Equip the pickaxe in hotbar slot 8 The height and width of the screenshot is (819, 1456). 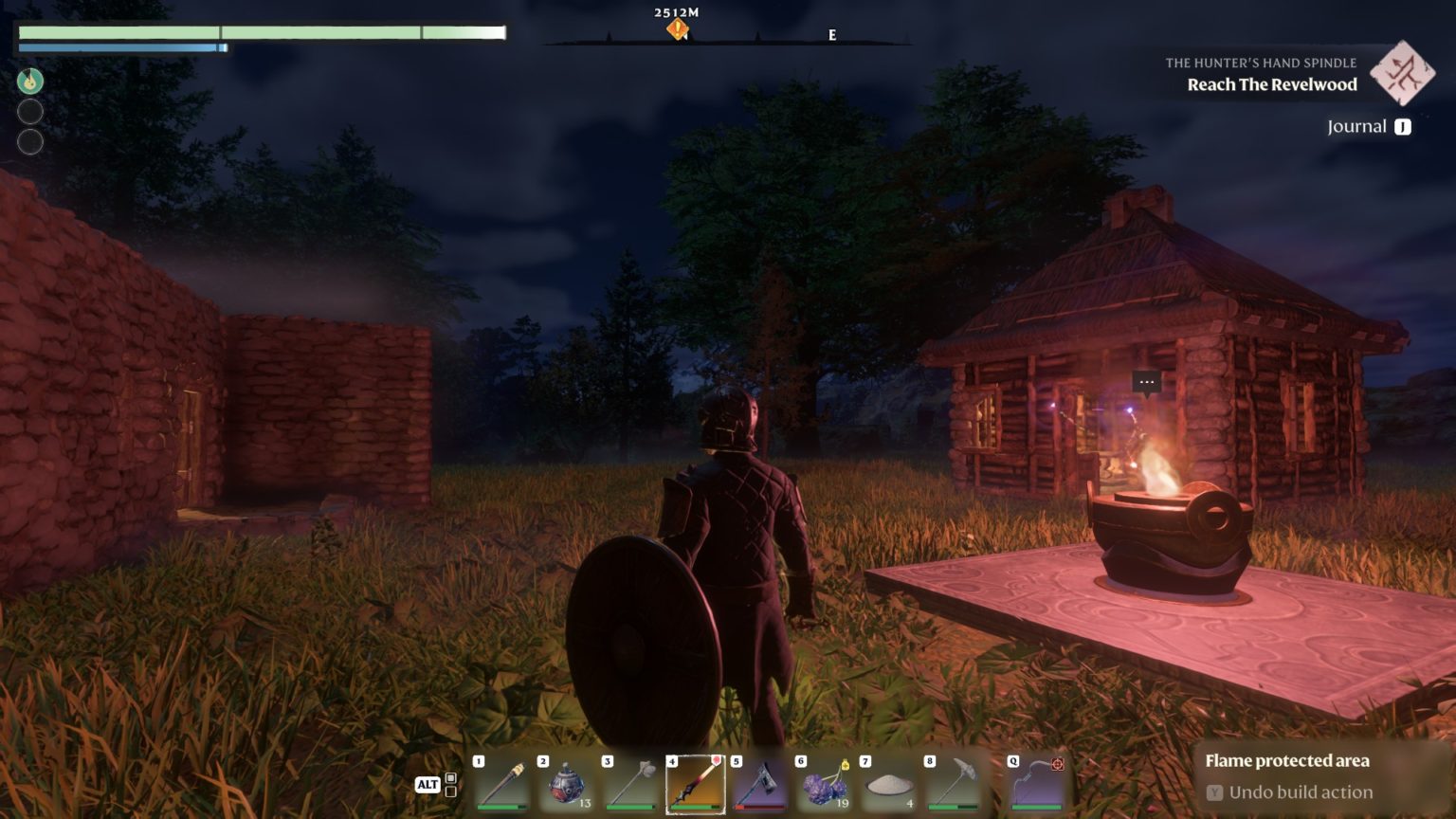(953, 785)
